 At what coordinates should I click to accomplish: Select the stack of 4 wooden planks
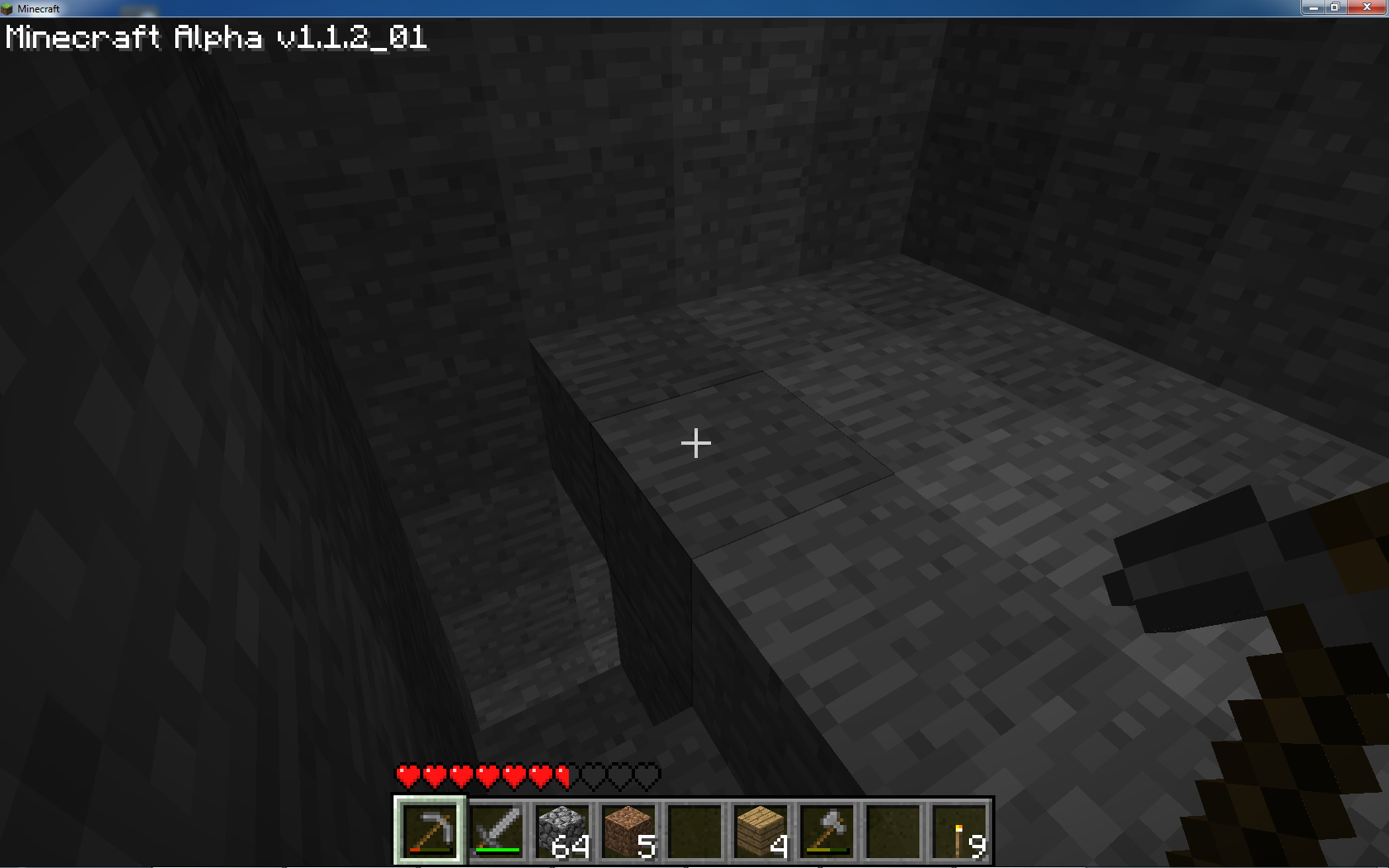coord(759,828)
